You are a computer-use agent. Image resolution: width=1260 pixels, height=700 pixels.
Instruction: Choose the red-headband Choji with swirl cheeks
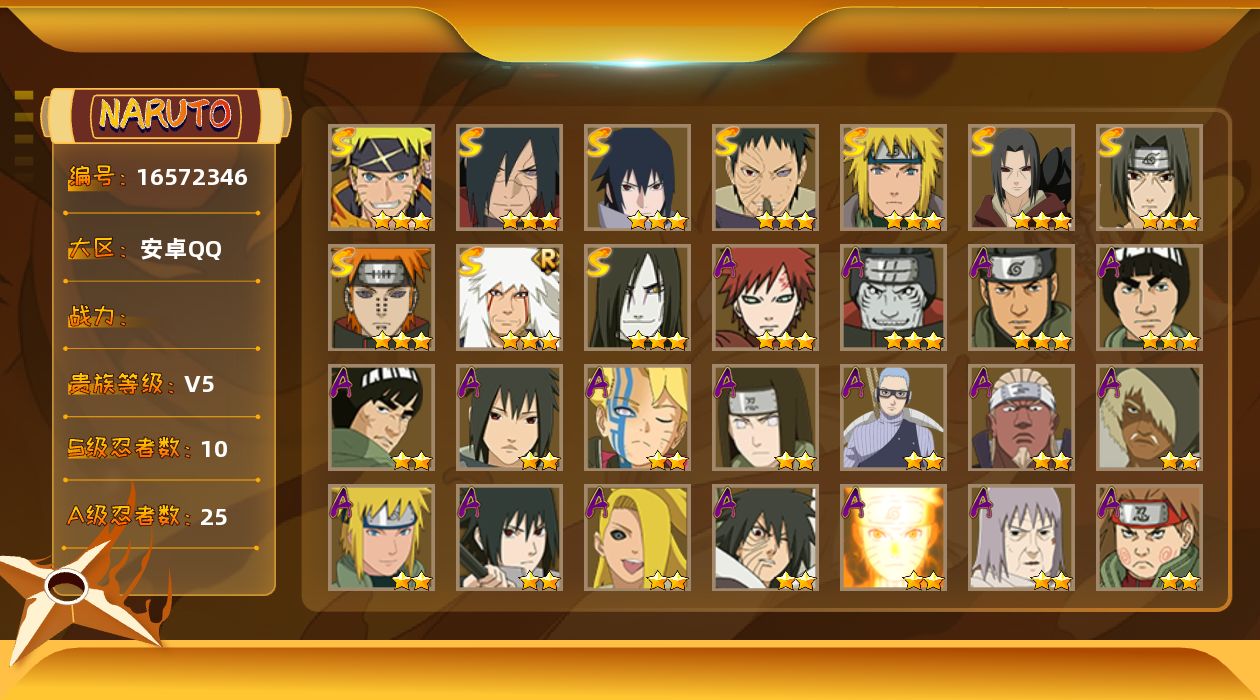coord(1149,537)
